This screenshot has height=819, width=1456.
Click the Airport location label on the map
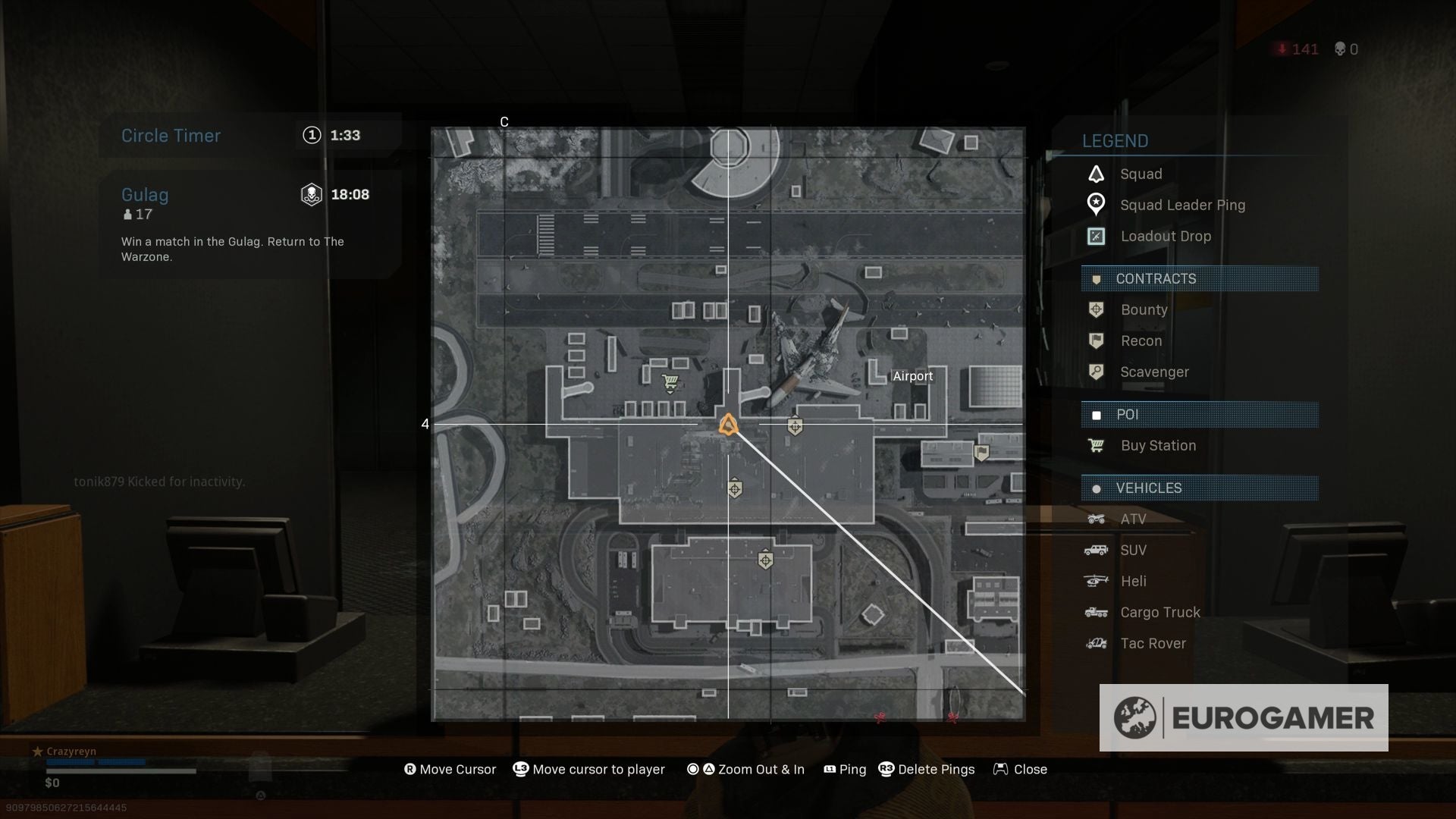tap(912, 376)
